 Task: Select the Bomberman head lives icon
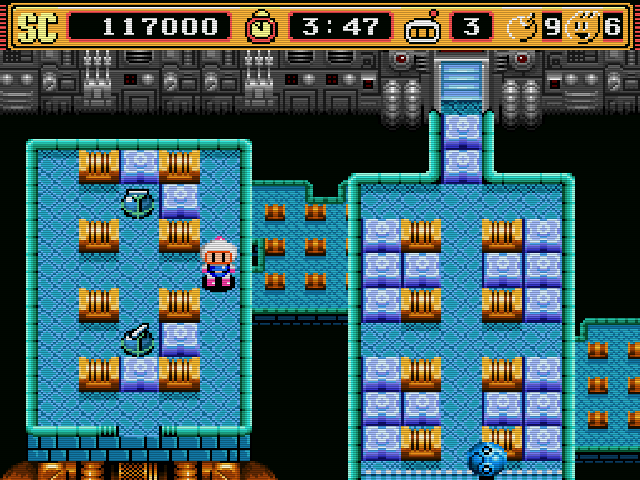(422, 27)
